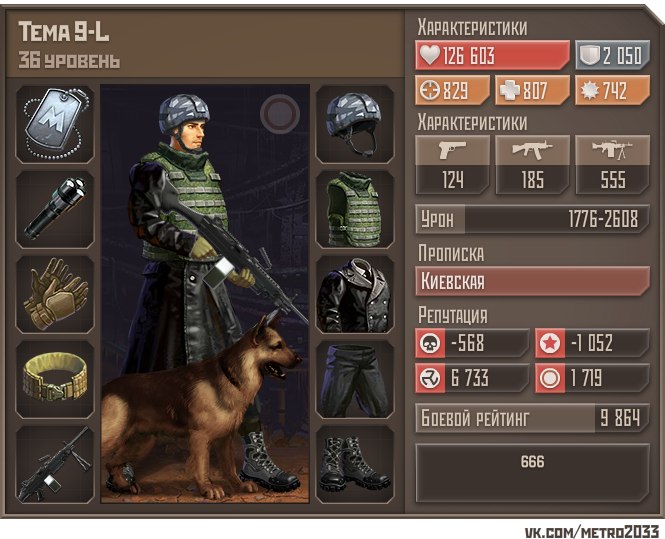Select the machine gun weapon slot
This screenshot has height=539, width=665.
pyautogui.click(x=56, y=464)
